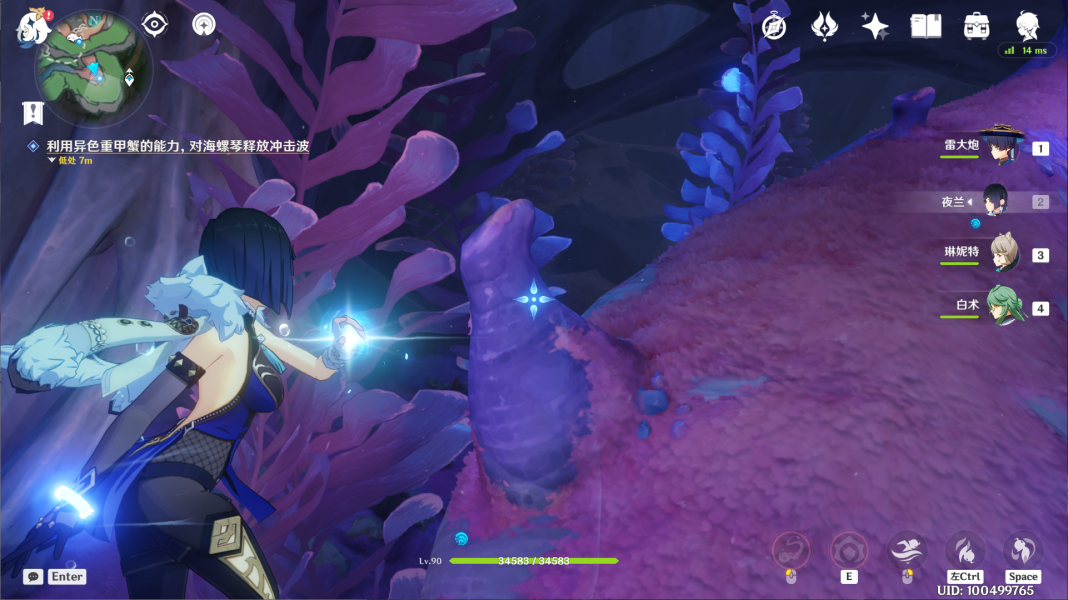Open the Paimon main menu

click(x=33, y=27)
